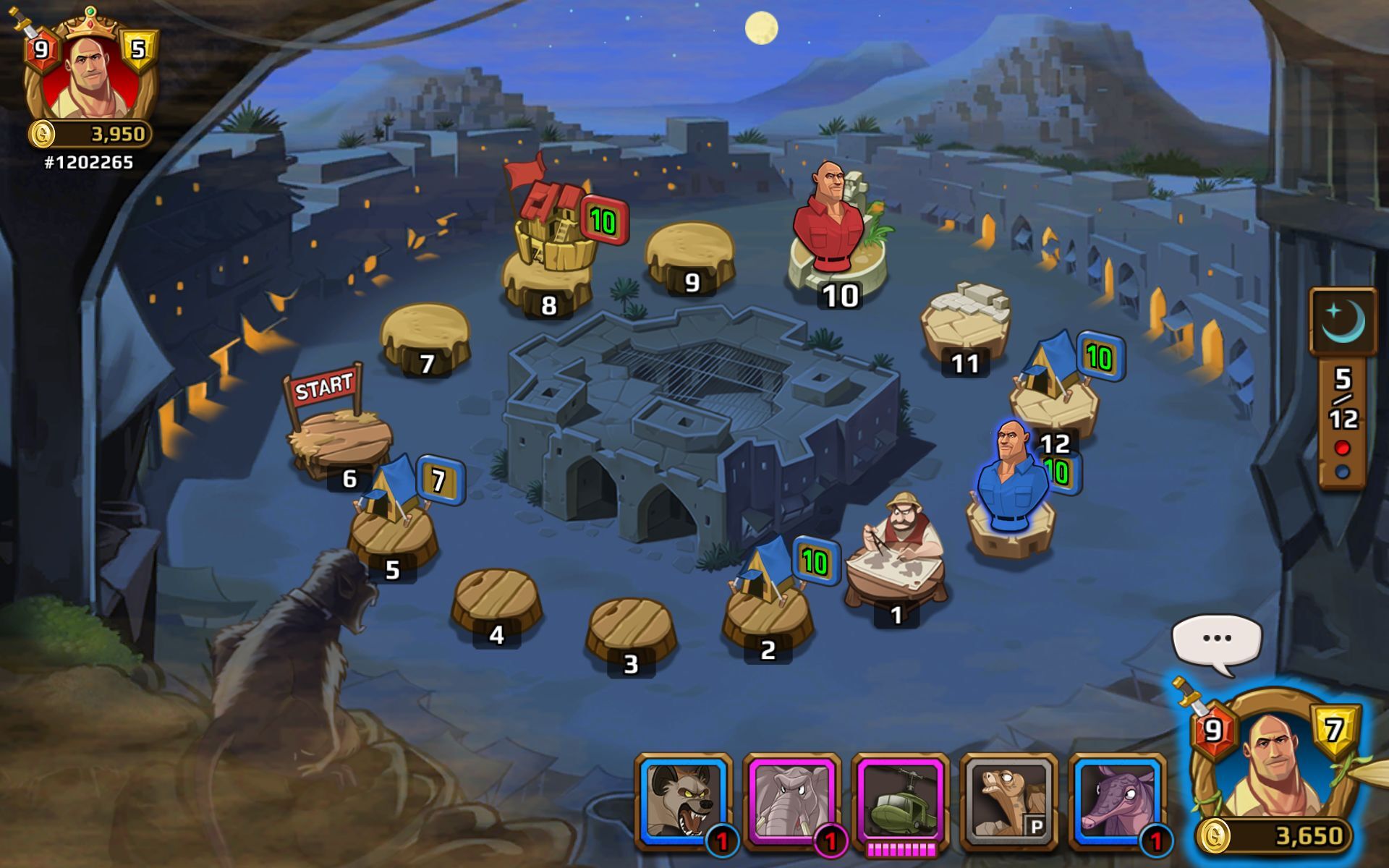The image size is (1389, 868).
Task: Click the red START flag sign
Action: (325, 387)
